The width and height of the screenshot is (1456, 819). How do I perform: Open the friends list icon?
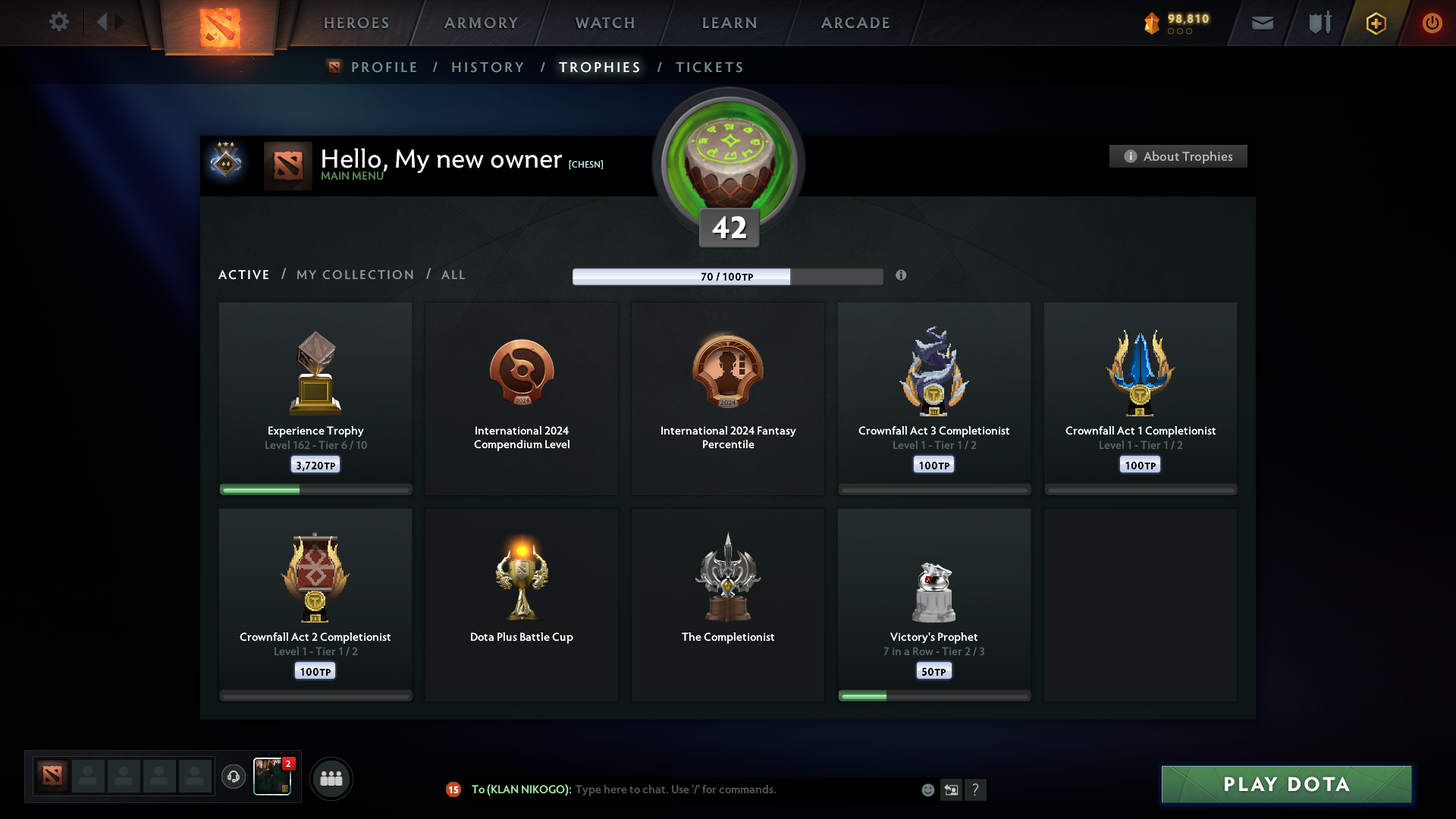[331, 778]
